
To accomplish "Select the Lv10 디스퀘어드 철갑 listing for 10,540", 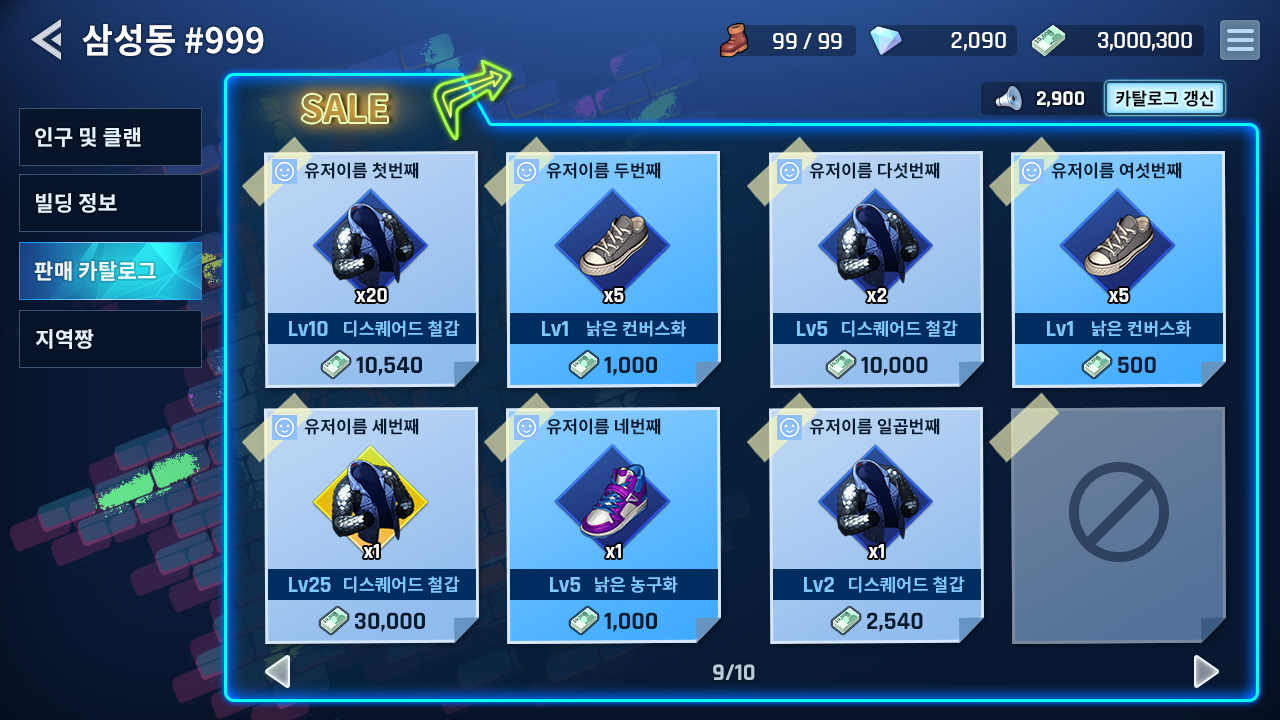I will (x=372, y=269).
